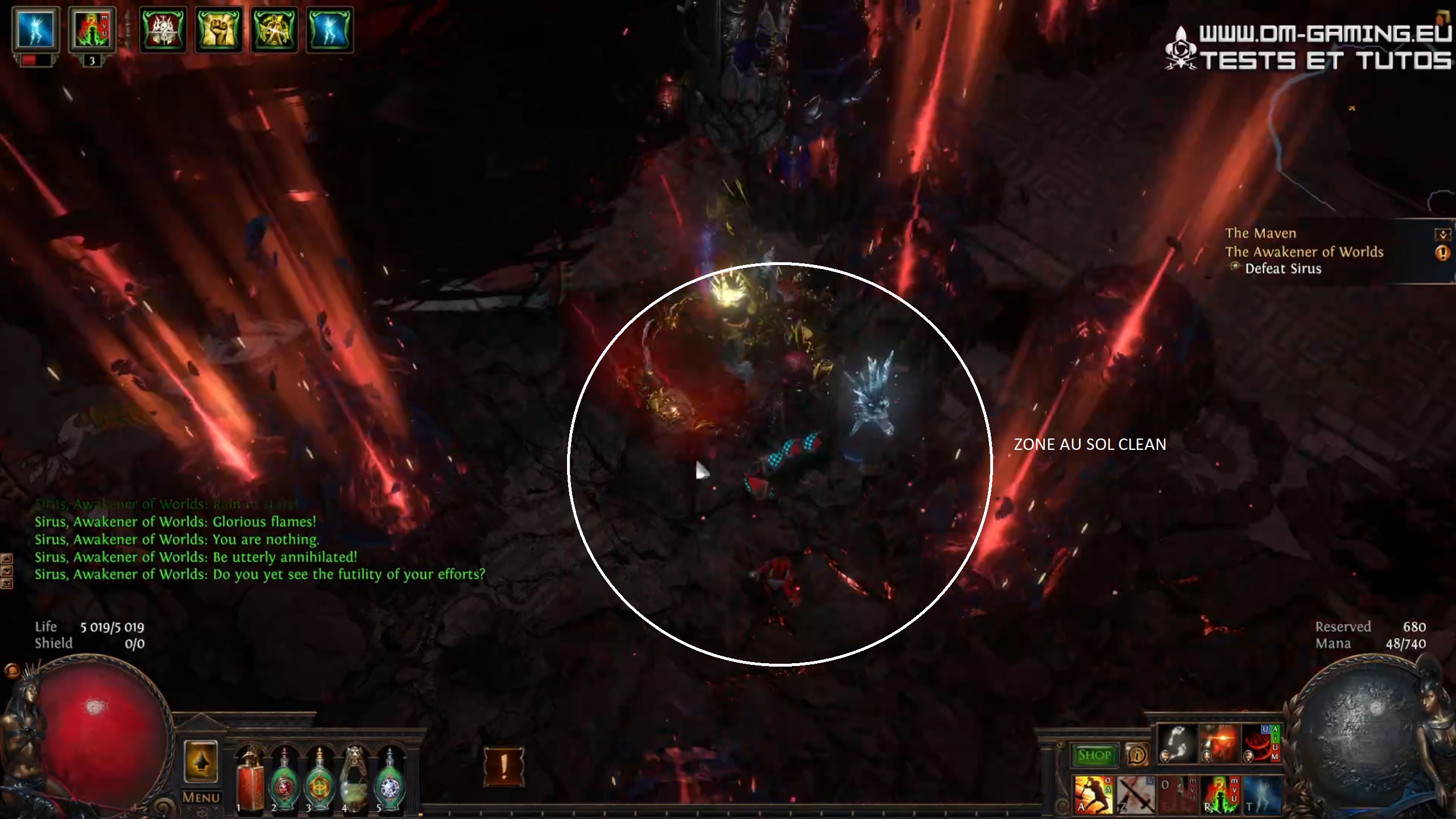Click the Defeat Sirus quest objective text
Image resolution: width=1456 pixels, height=819 pixels.
1282,269
